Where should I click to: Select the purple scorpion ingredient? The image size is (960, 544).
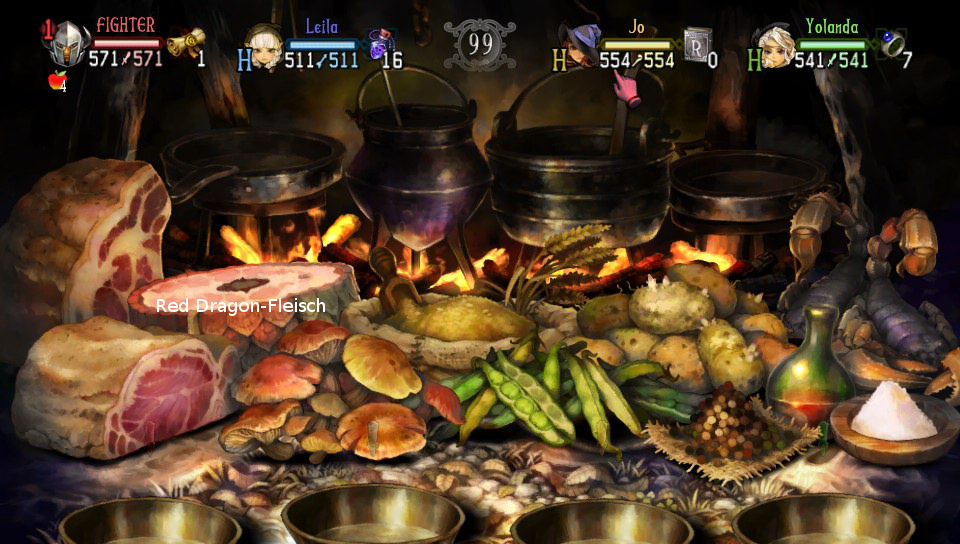coord(880,300)
